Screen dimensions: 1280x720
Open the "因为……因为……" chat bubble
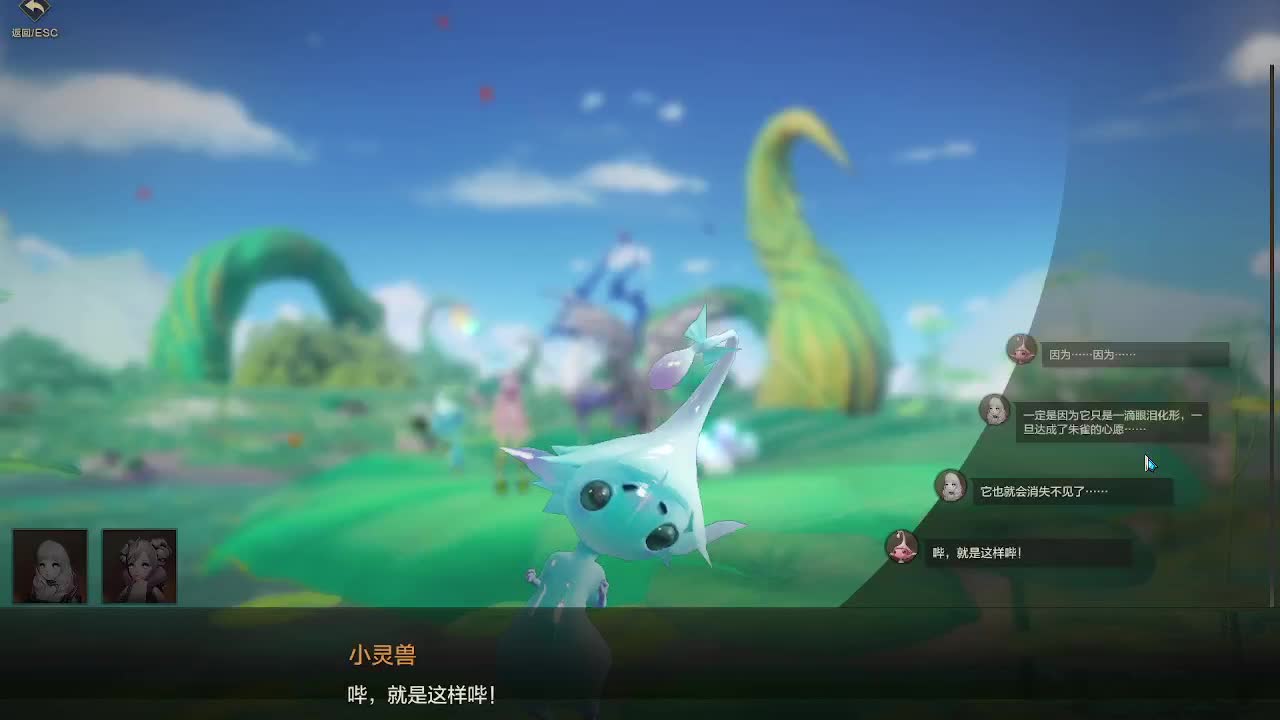pyautogui.click(x=1135, y=354)
